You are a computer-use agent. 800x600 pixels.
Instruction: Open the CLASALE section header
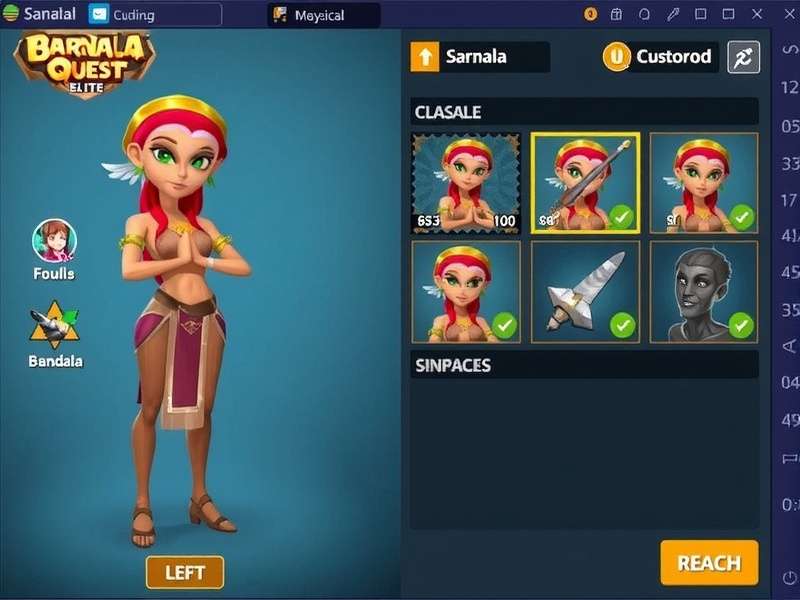point(585,112)
